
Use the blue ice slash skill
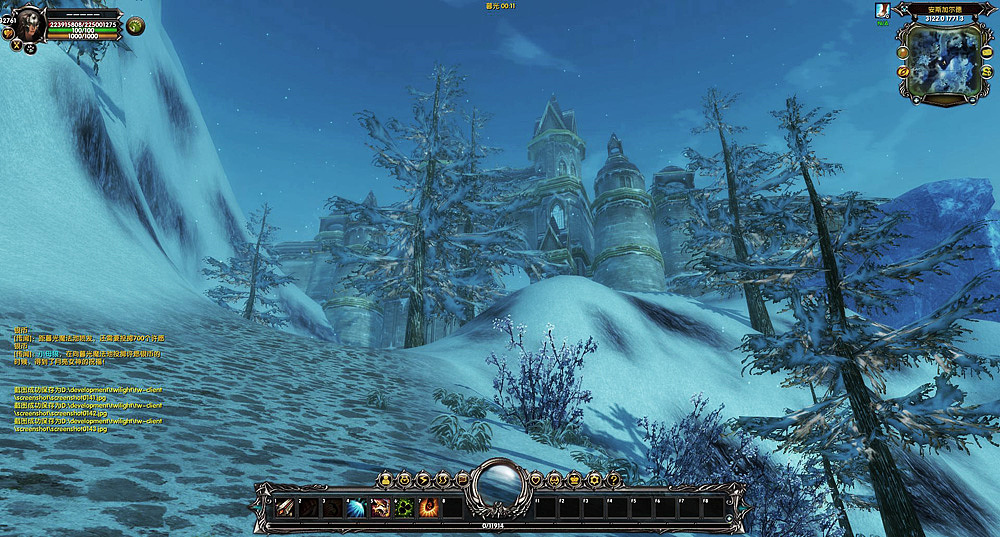click(357, 508)
